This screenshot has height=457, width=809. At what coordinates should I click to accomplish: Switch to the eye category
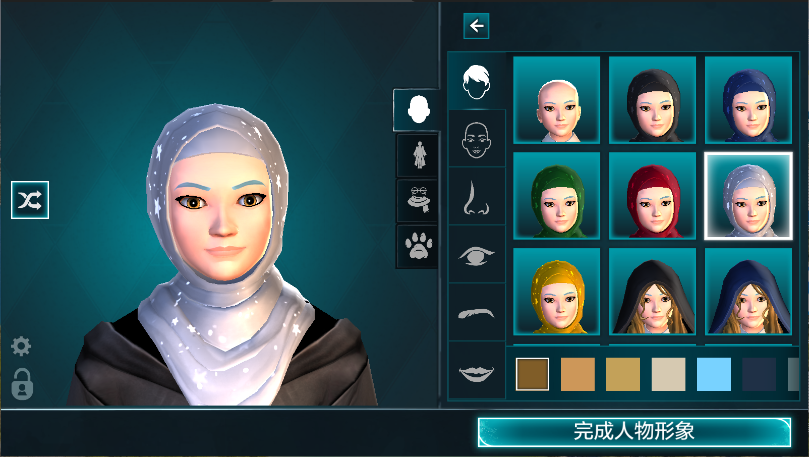coord(477,255)
